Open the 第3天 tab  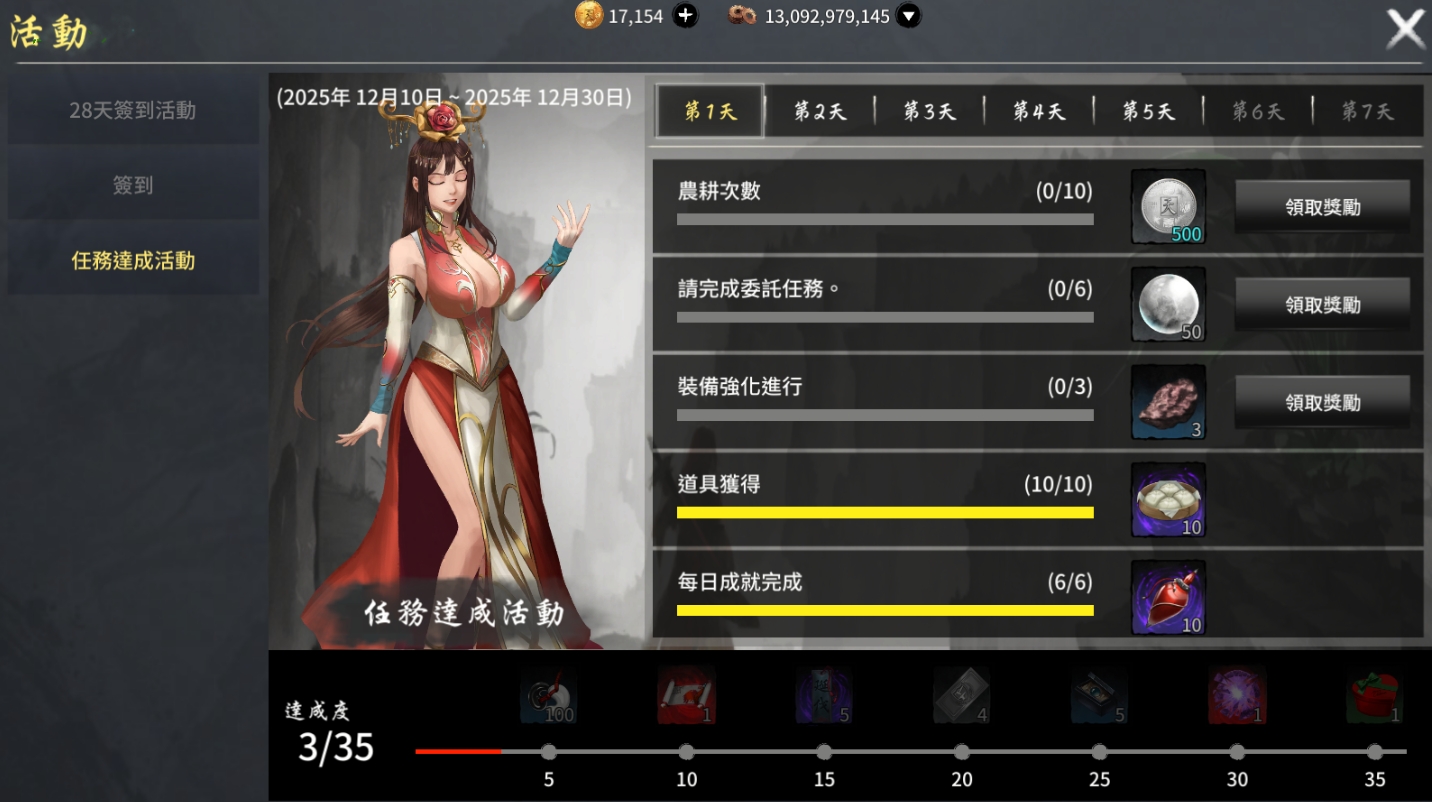(x=929, y=111)
